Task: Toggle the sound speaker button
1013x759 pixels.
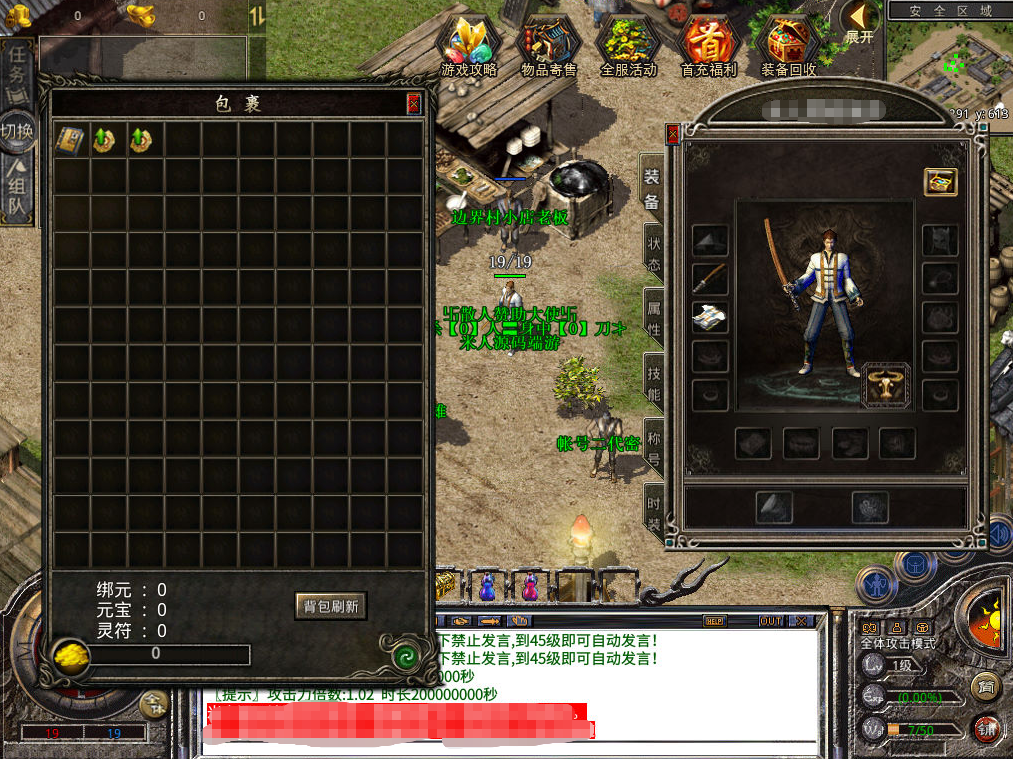Action: pos(1000,533)
